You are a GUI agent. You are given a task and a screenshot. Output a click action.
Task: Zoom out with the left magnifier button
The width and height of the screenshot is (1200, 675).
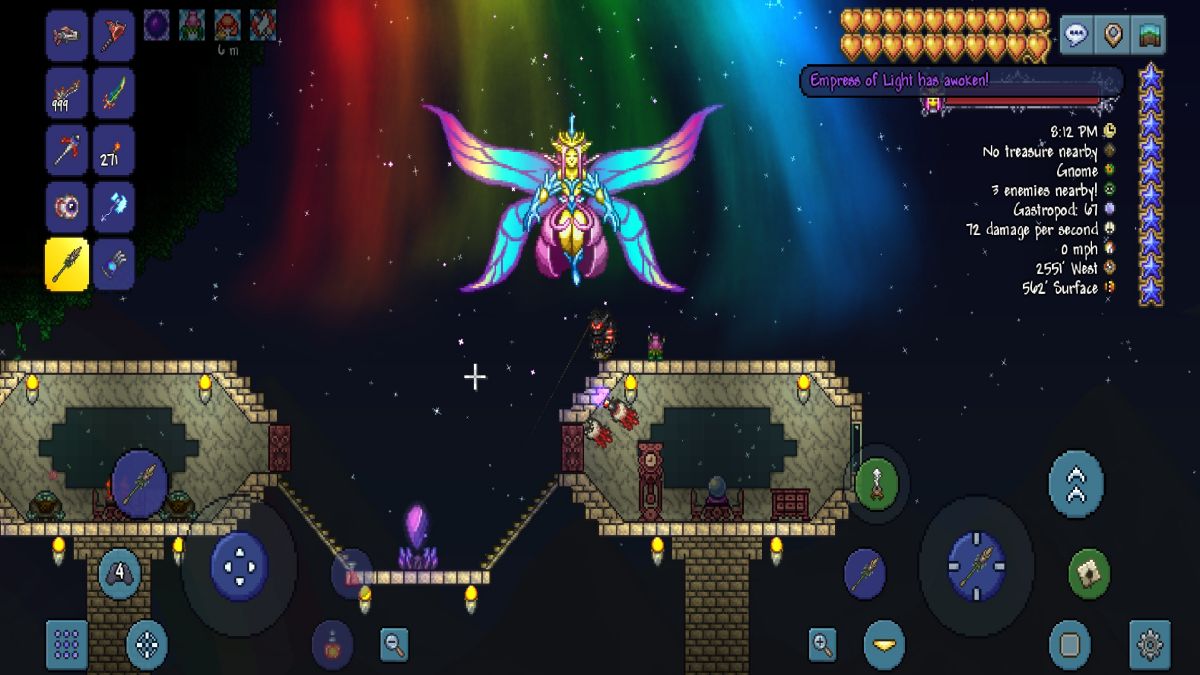[x=395, y=645]
